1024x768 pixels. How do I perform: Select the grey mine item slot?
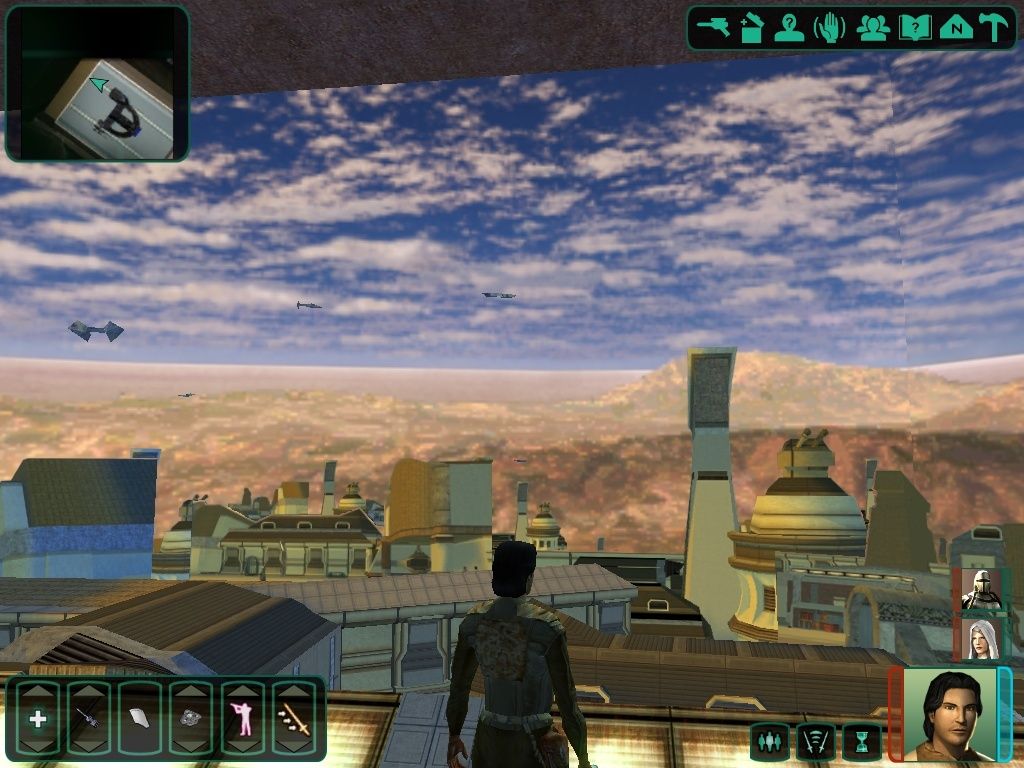pyautogui.click(x=191, y=718)
